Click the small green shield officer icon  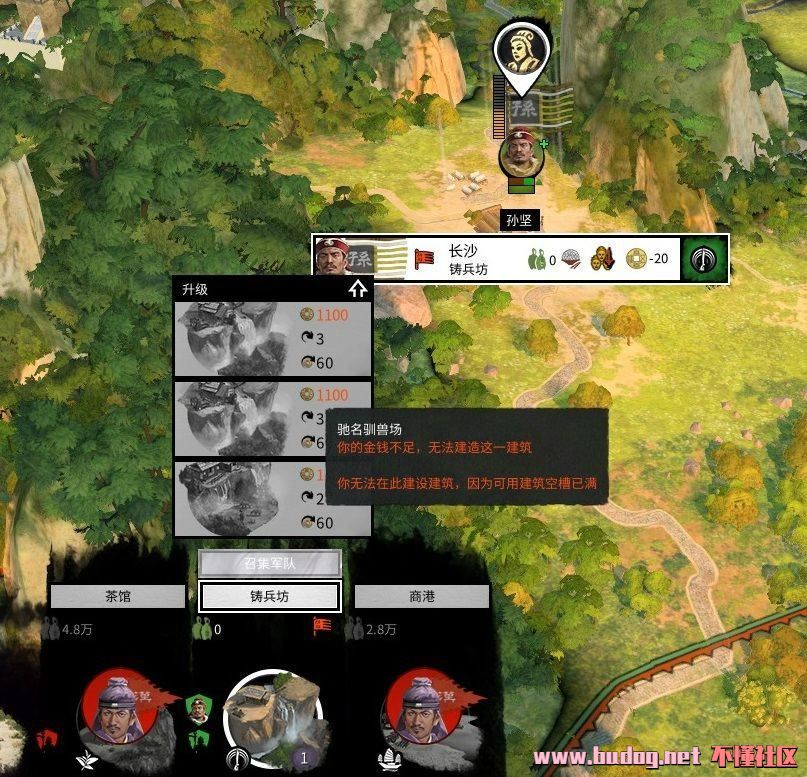click(198, 711)
